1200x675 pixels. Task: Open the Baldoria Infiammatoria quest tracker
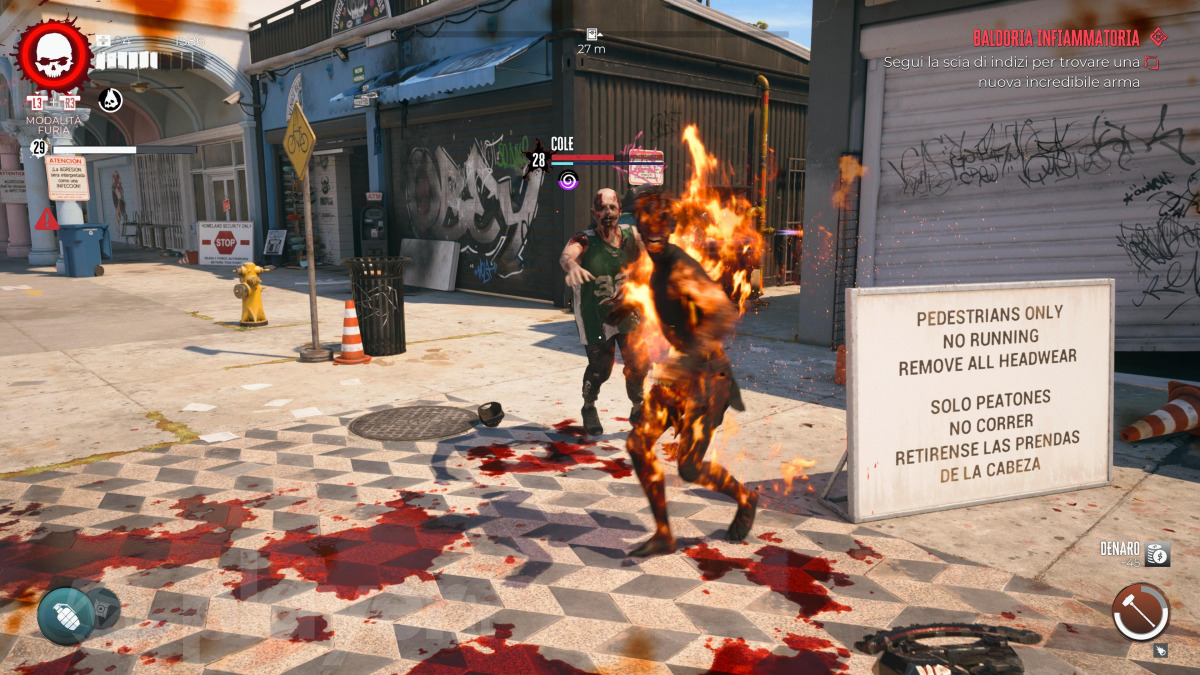(x=1055, y=38)
